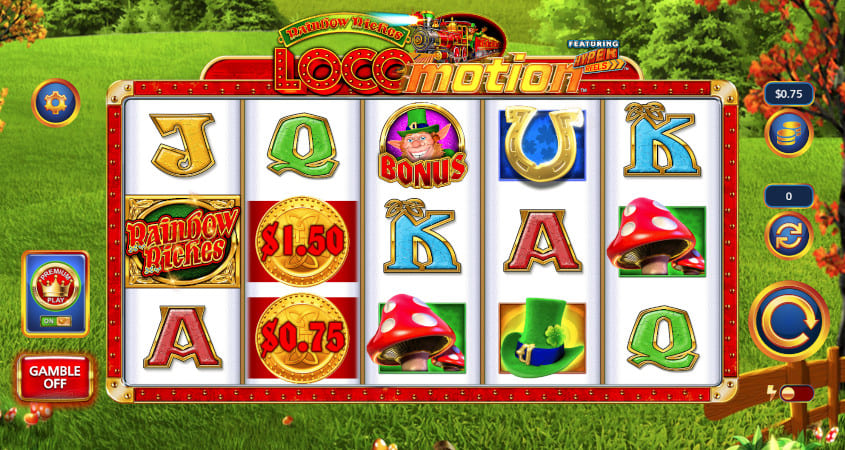Open the autoplay spins button
Image resolution: width=845 pixels, height=450 pixels.
pos(788,235)
